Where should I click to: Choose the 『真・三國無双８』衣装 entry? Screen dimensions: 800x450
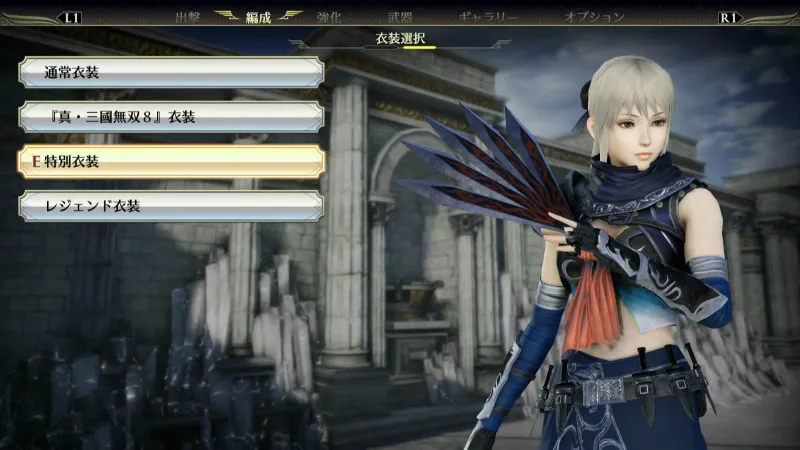click(170, 117)
